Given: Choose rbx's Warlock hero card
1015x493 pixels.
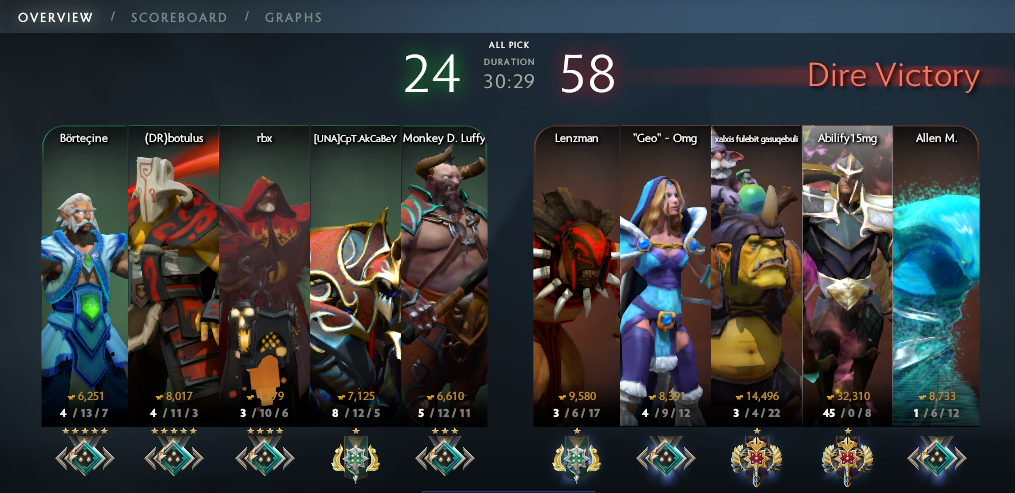Looking at the screenshot, I should pos(264,270).
